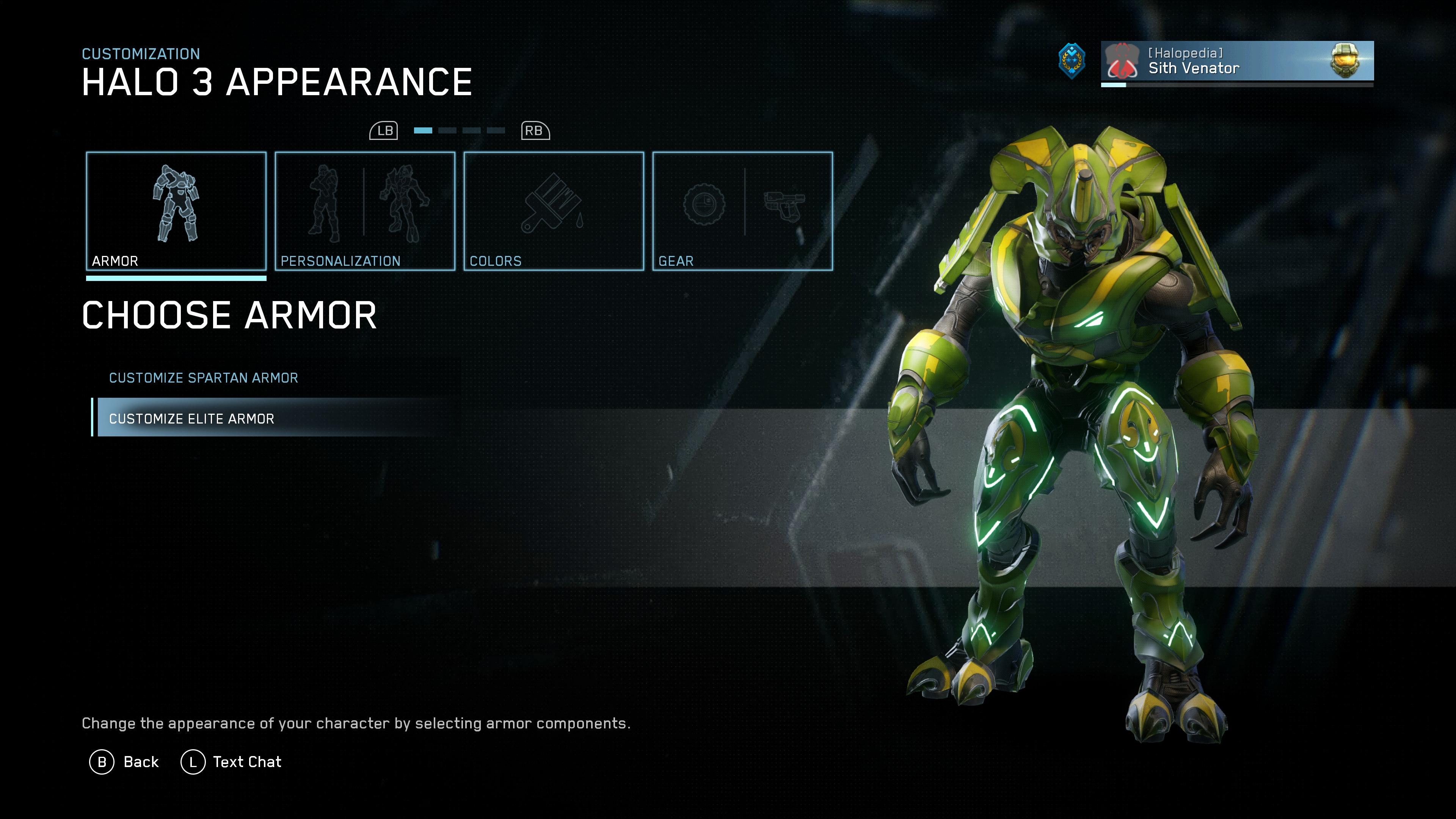Viewport: 1456px width, 819px height.
Task: Go back using the Back button
Action: [x=124, y=762]
